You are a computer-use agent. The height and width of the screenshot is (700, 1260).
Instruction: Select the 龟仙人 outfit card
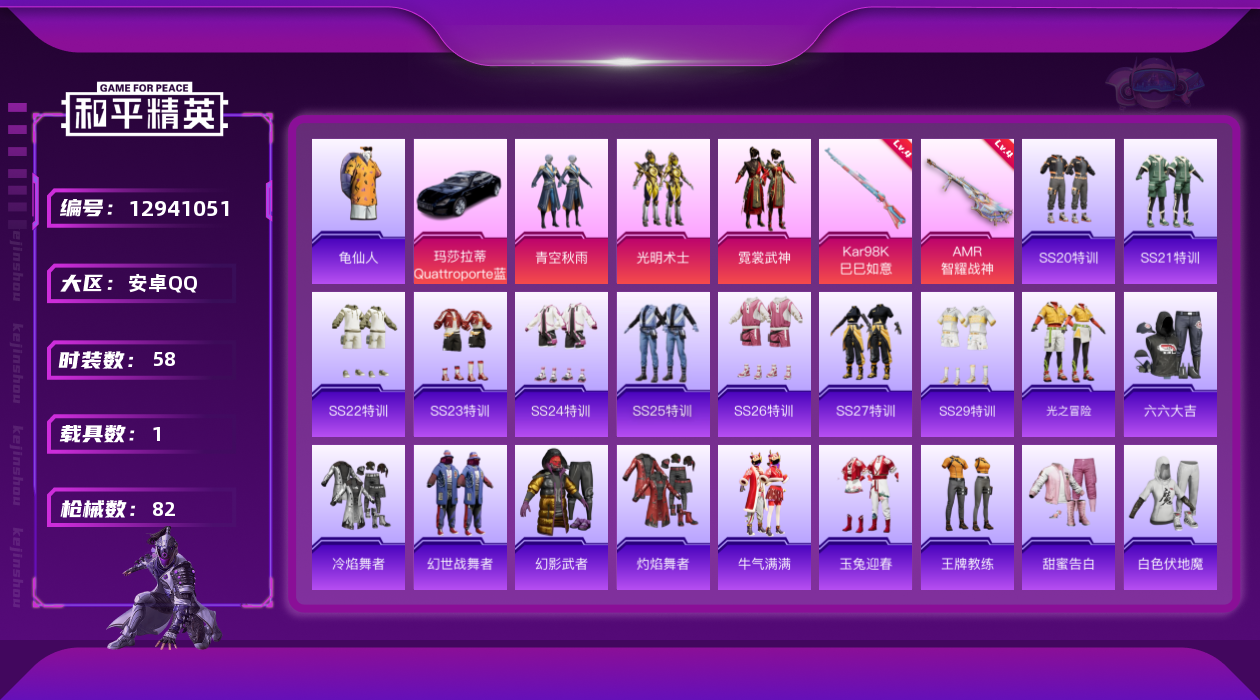tap(358, 211)
